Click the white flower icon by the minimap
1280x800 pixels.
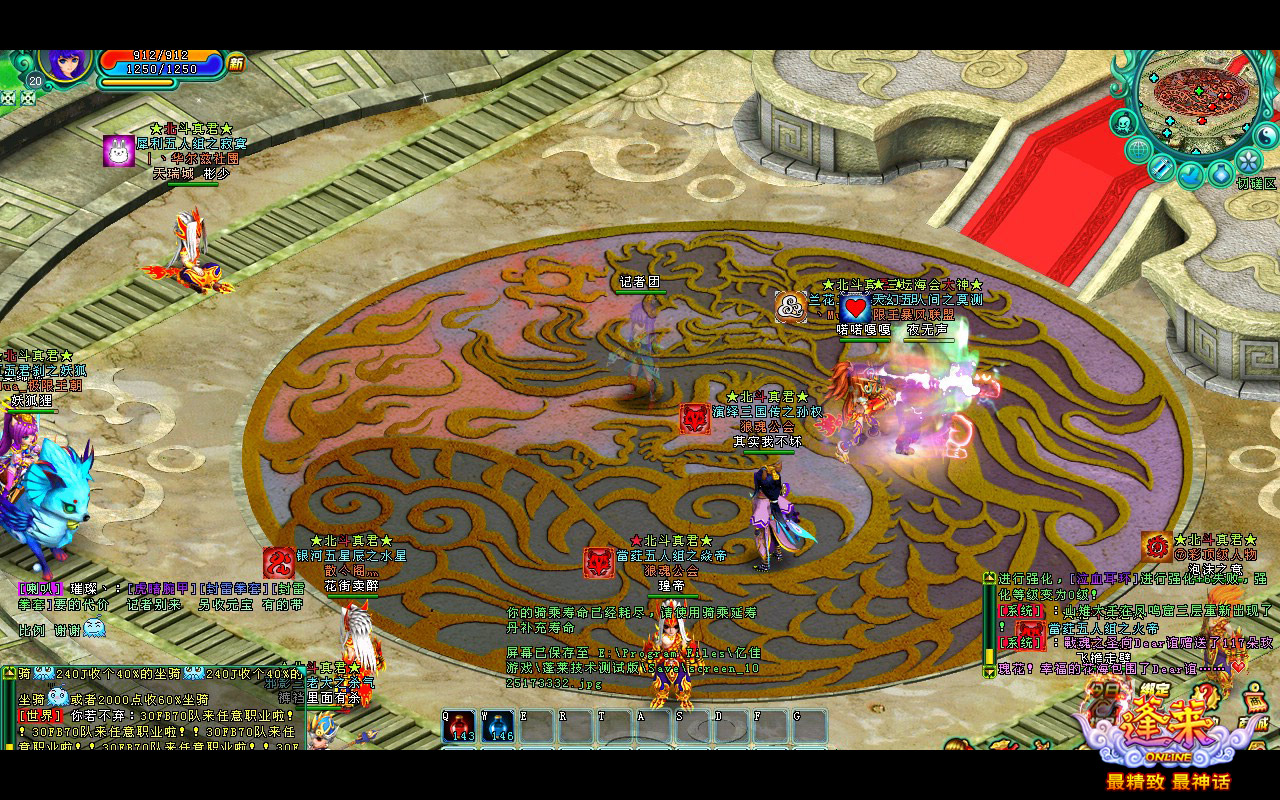pos(1247,160)
